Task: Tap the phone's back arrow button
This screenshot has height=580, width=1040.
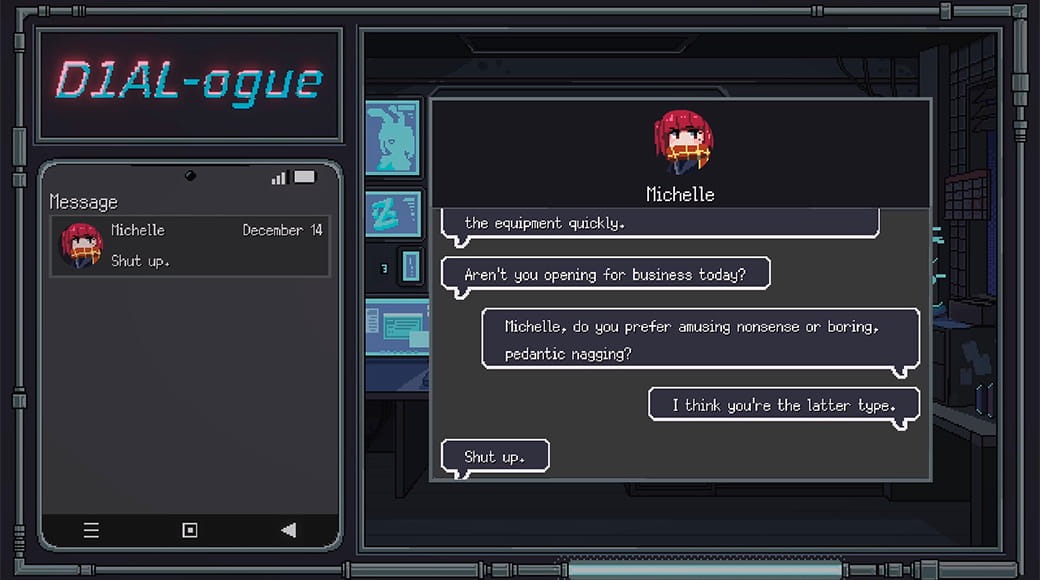Action: pyautogui.click(x=288, y=530)
